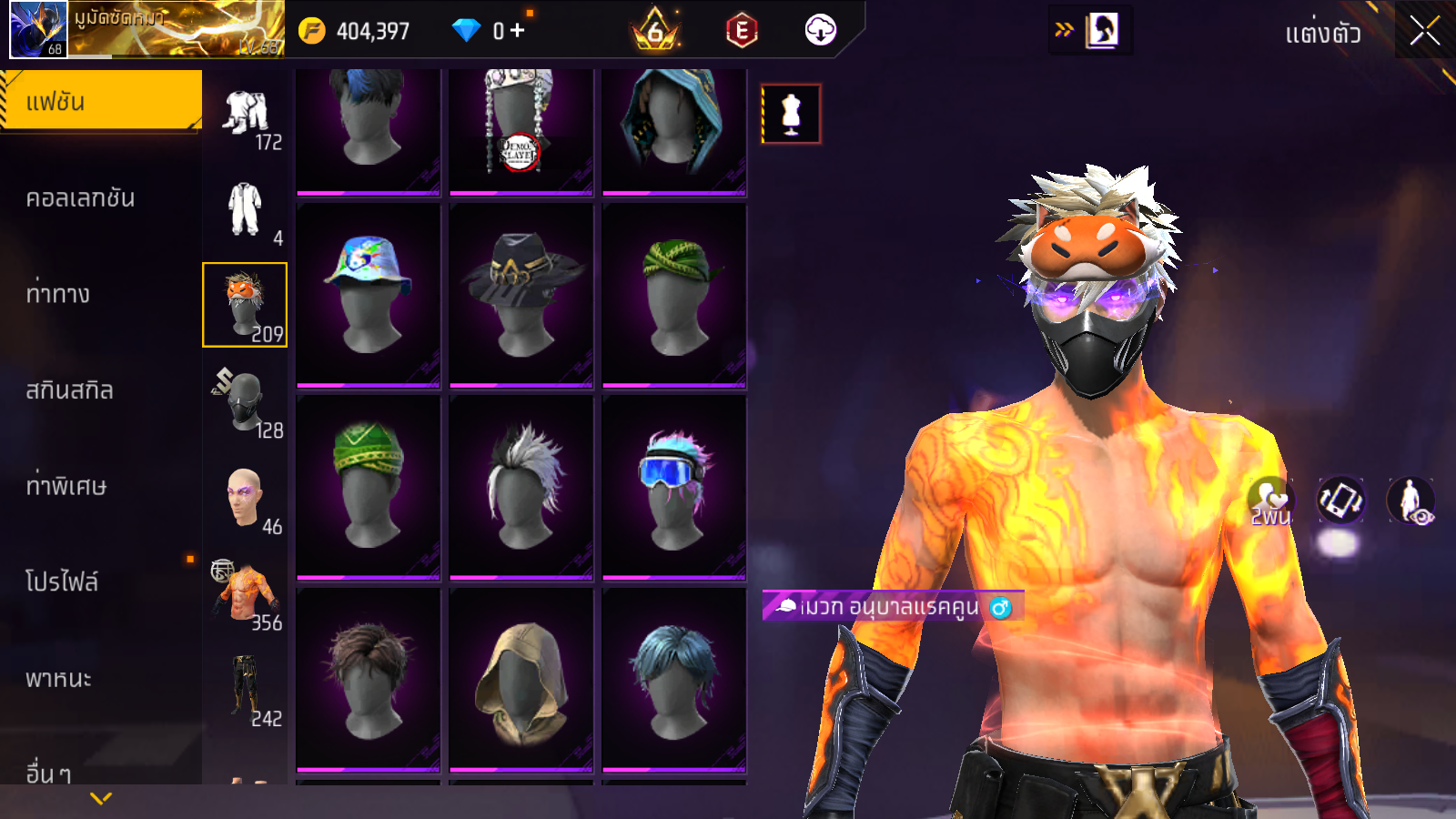
Task: Show the tops category with 356 items
Action: (x=245, y=593)
